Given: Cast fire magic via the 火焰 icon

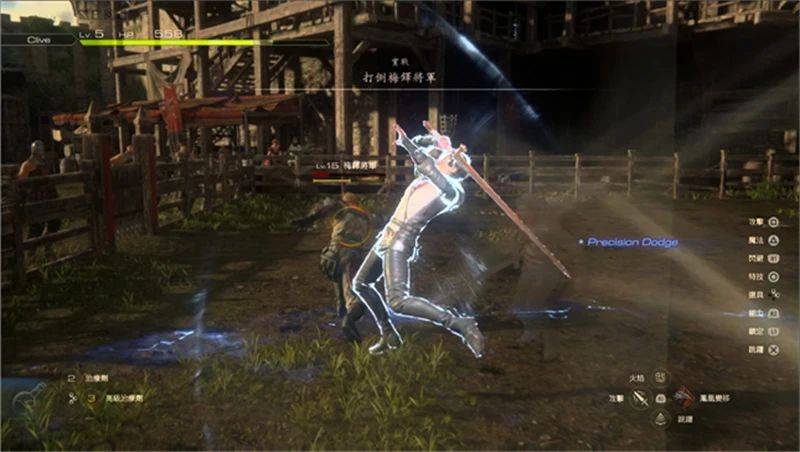Looking at the screenshot, I should [x=660, y=378].
